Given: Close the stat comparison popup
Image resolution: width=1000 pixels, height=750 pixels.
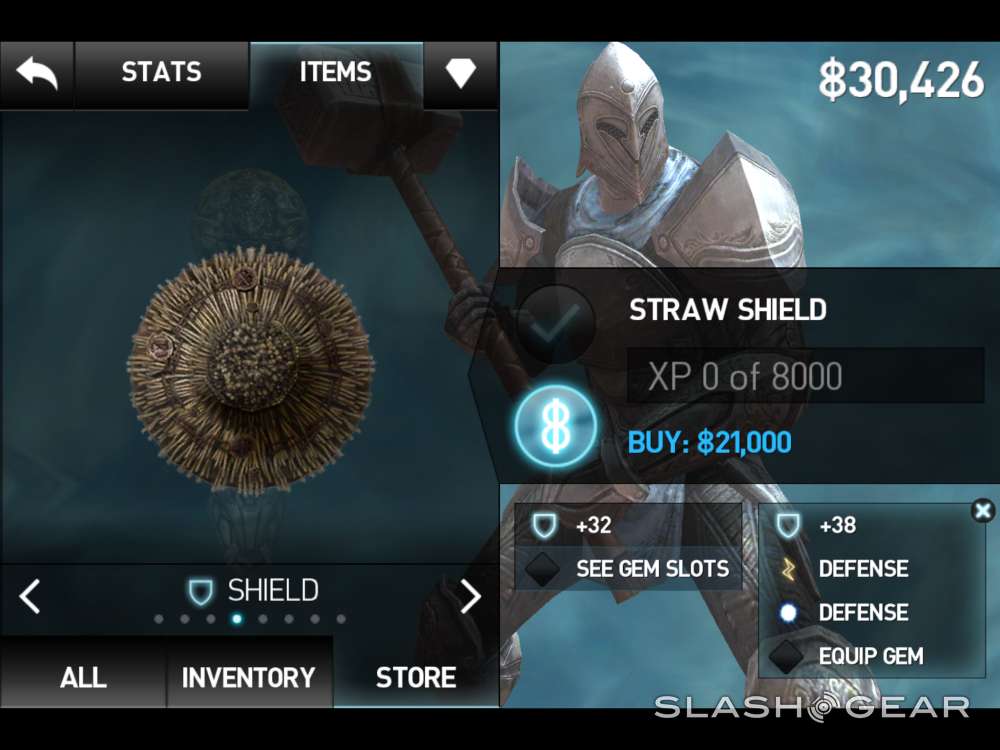Looking at the screenshot, I should 983,511.
